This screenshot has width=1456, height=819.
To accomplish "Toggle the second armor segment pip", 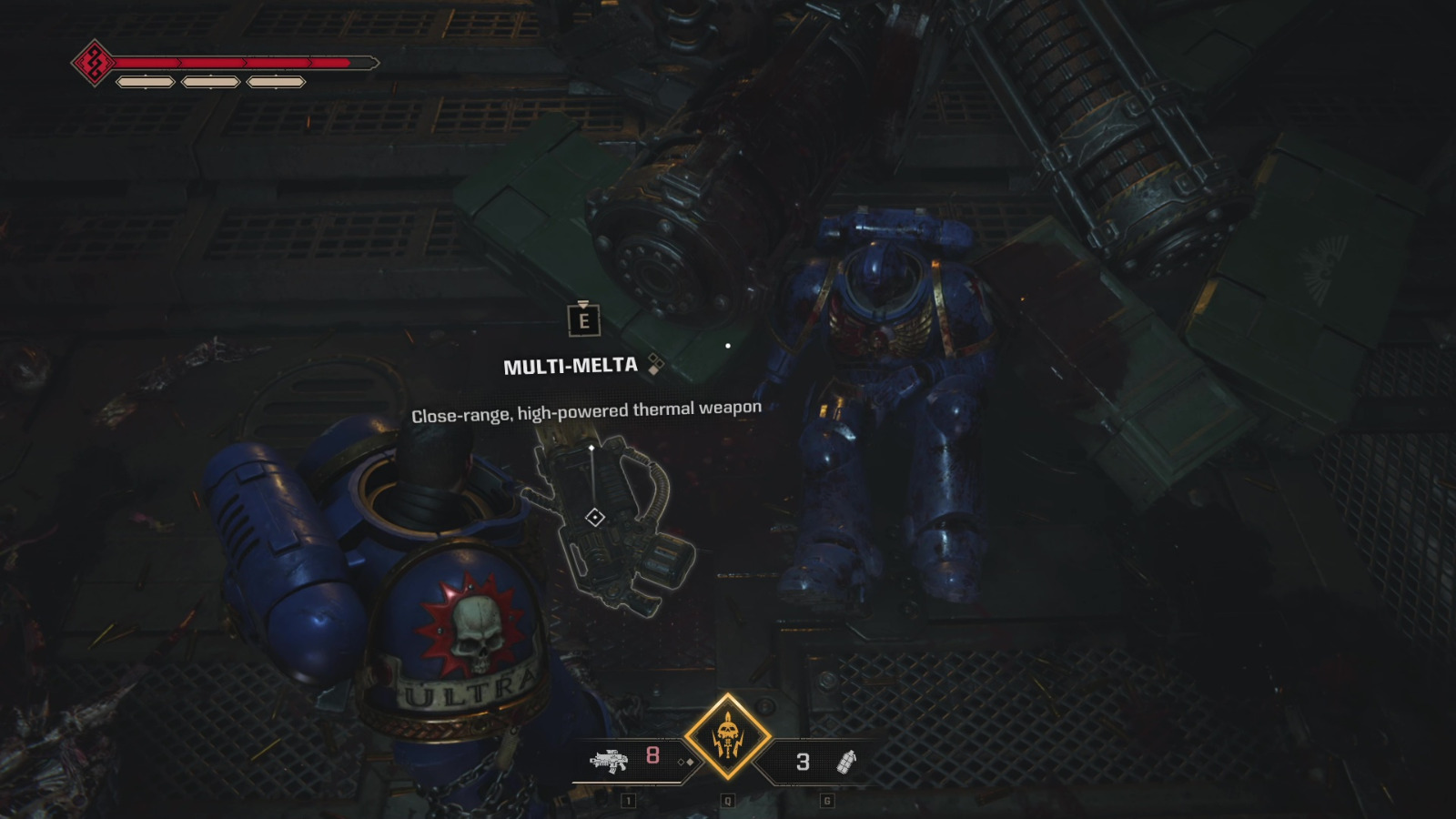I will [x=211, y=81].
